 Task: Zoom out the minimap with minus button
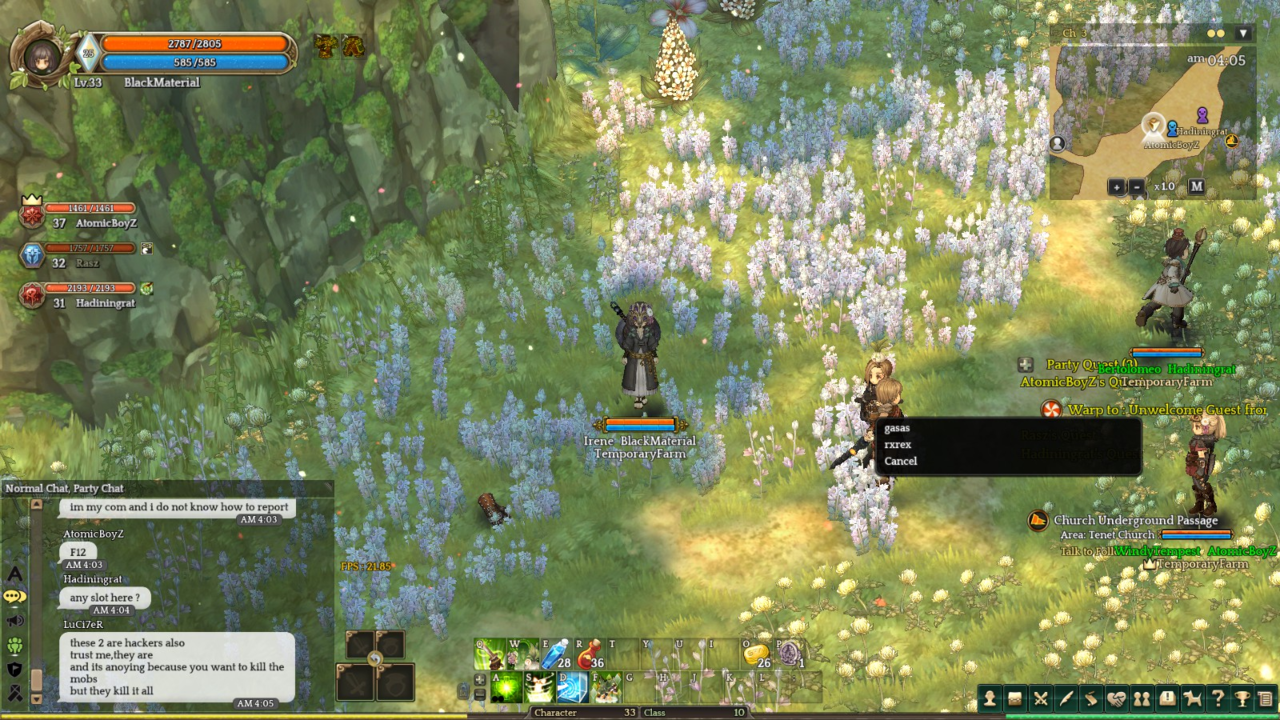tap(1137, 187)
